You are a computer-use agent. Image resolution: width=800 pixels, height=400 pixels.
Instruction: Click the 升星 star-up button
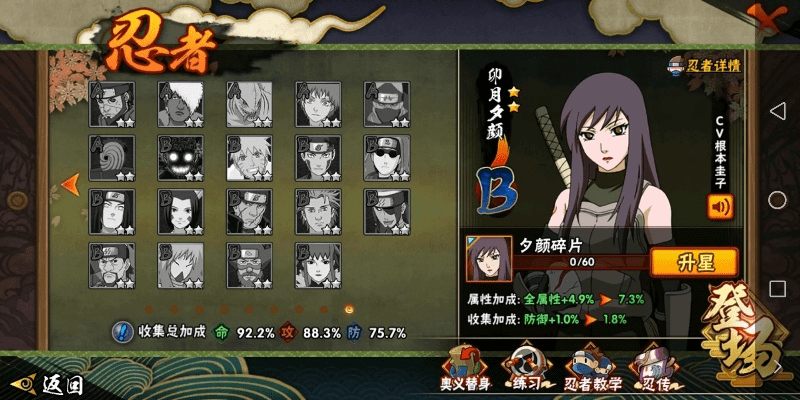click(694, 263)
